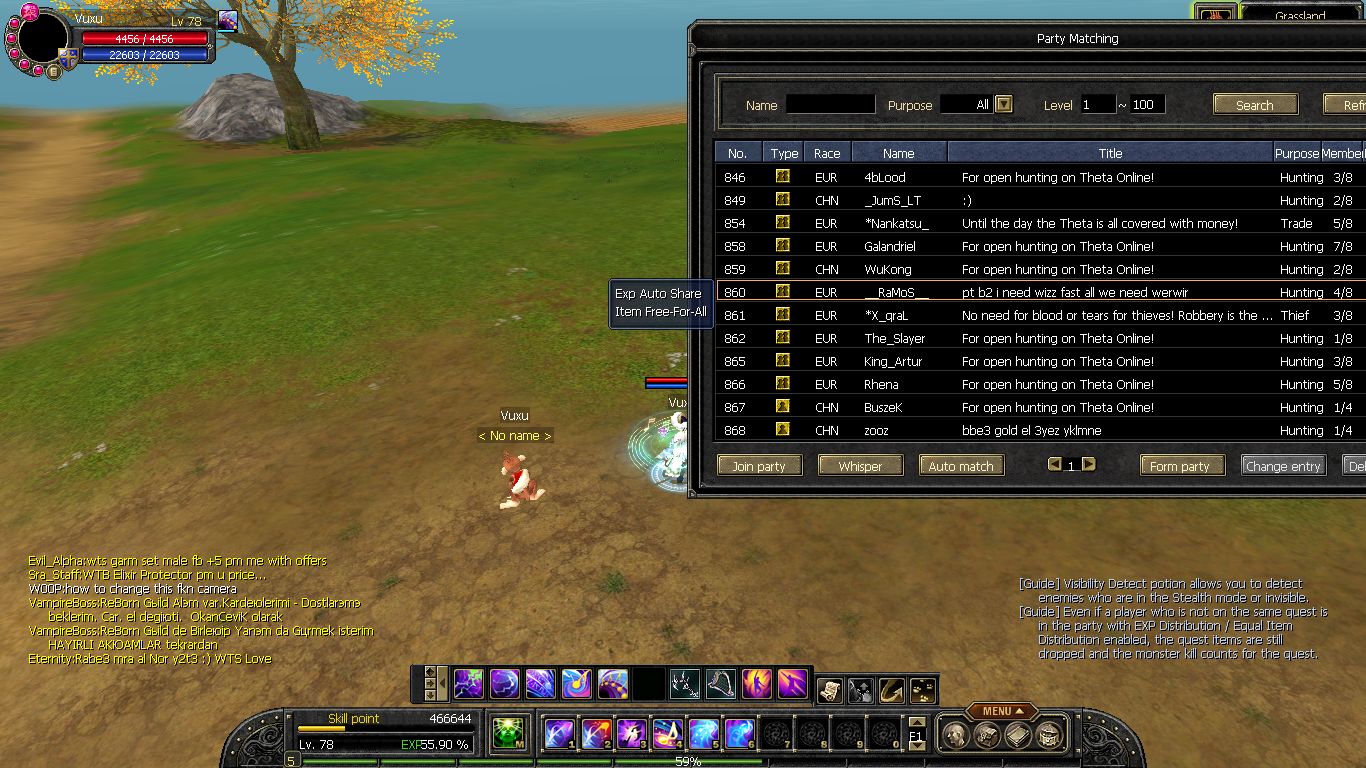Edit the minimum Level field
The height and width of the screenshot is (768, 1366).
tap(1098, 104)
